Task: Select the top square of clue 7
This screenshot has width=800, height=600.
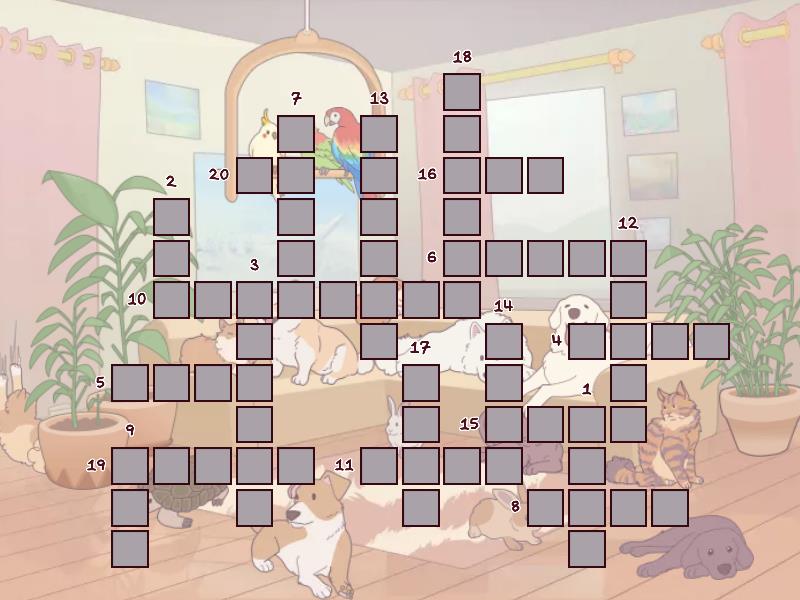Action: (x=296, y=133)
